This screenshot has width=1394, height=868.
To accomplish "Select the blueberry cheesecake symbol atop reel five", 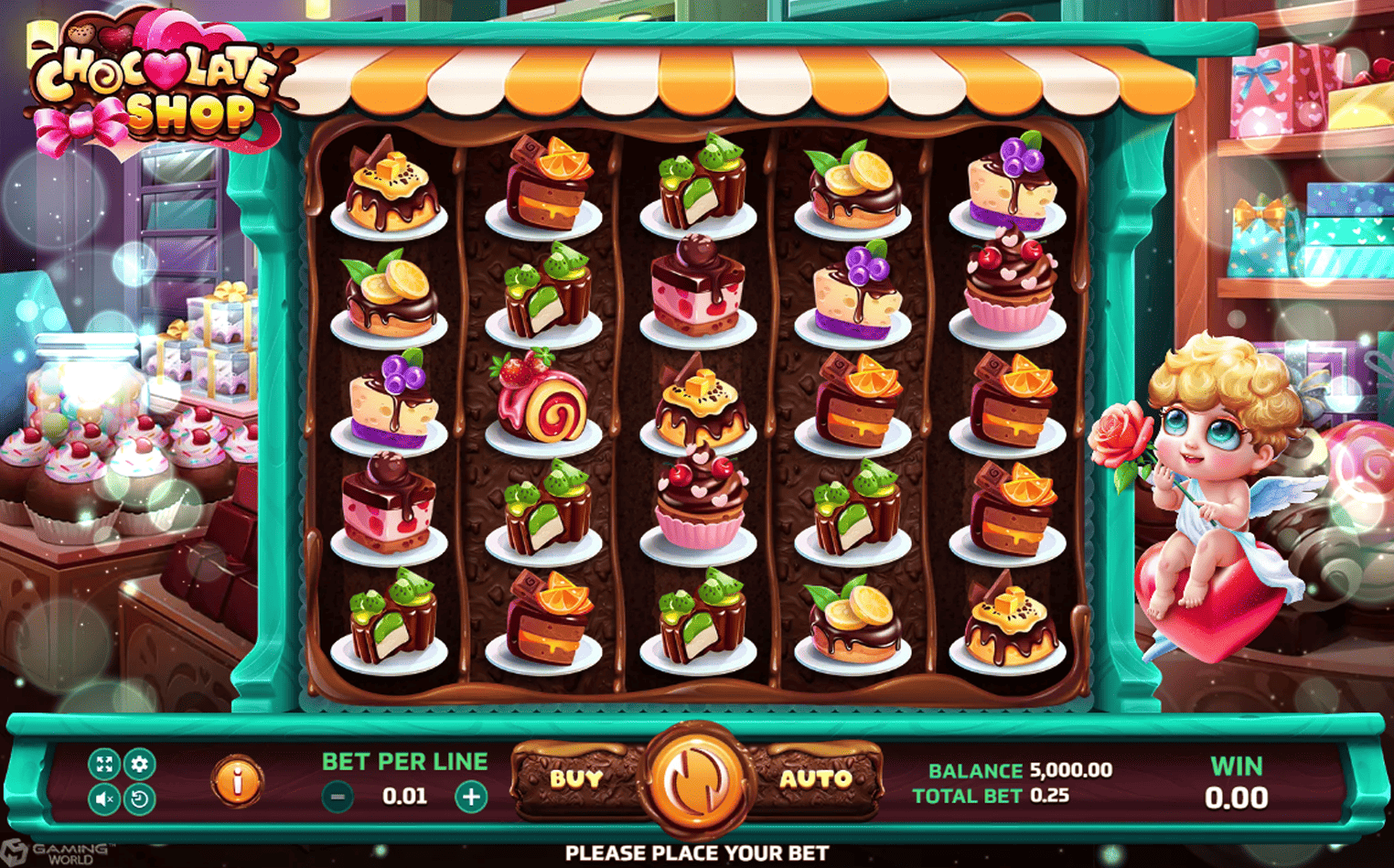I will click(x=1011, y=178).
